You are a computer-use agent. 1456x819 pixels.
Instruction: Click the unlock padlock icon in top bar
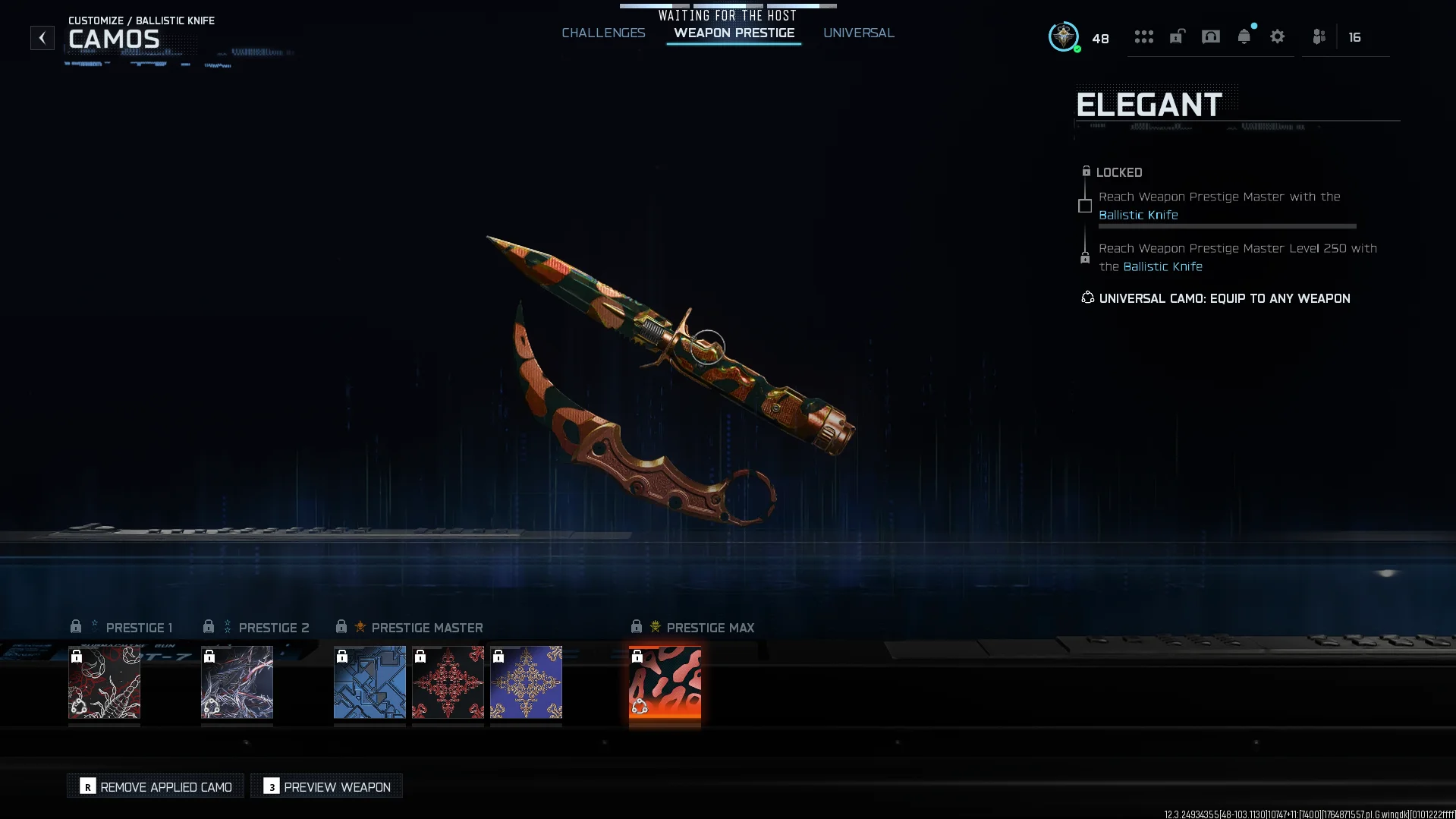1177,36
